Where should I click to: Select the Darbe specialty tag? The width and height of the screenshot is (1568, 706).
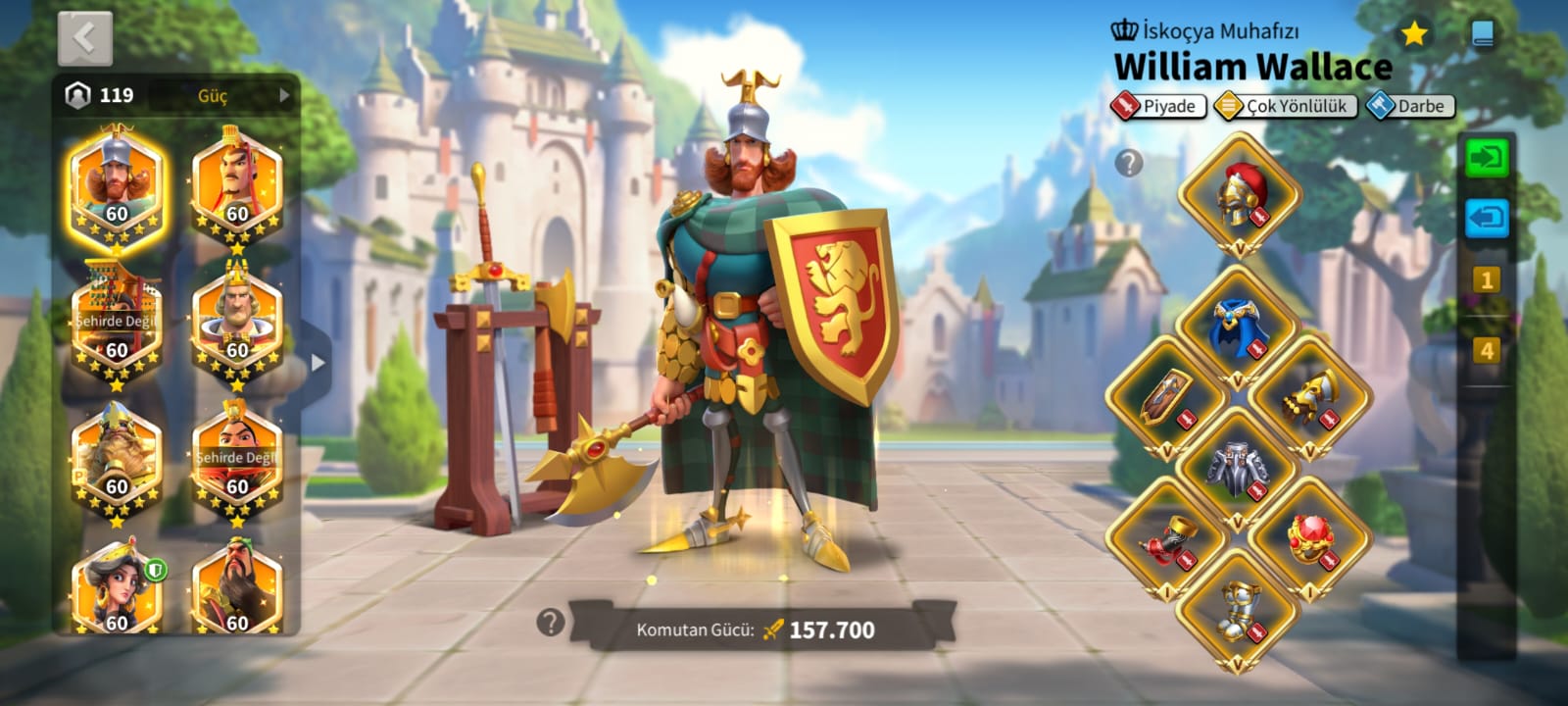click(x=1410, y=106)
